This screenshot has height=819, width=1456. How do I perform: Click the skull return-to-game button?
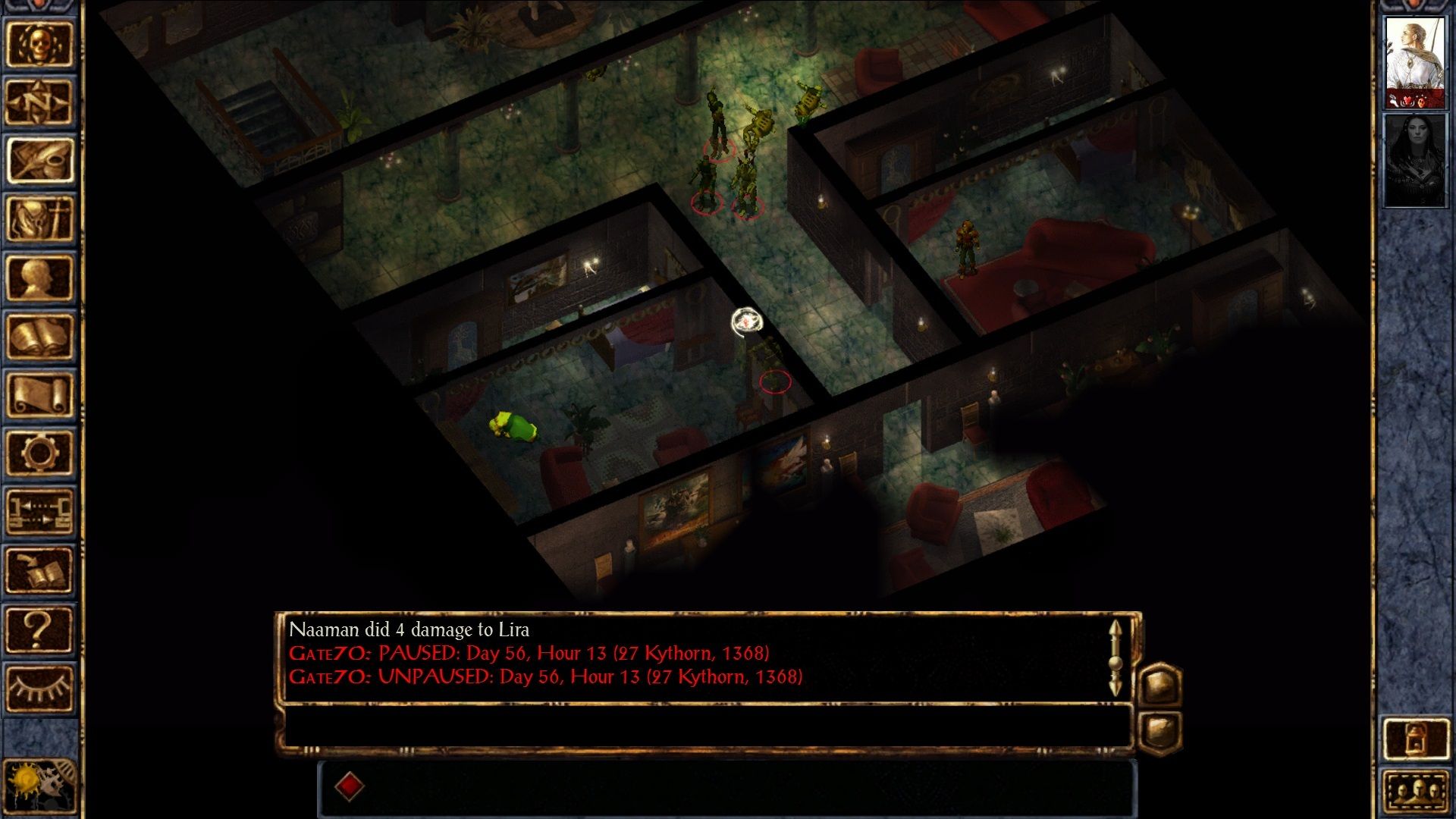click(x=40, y=44)
